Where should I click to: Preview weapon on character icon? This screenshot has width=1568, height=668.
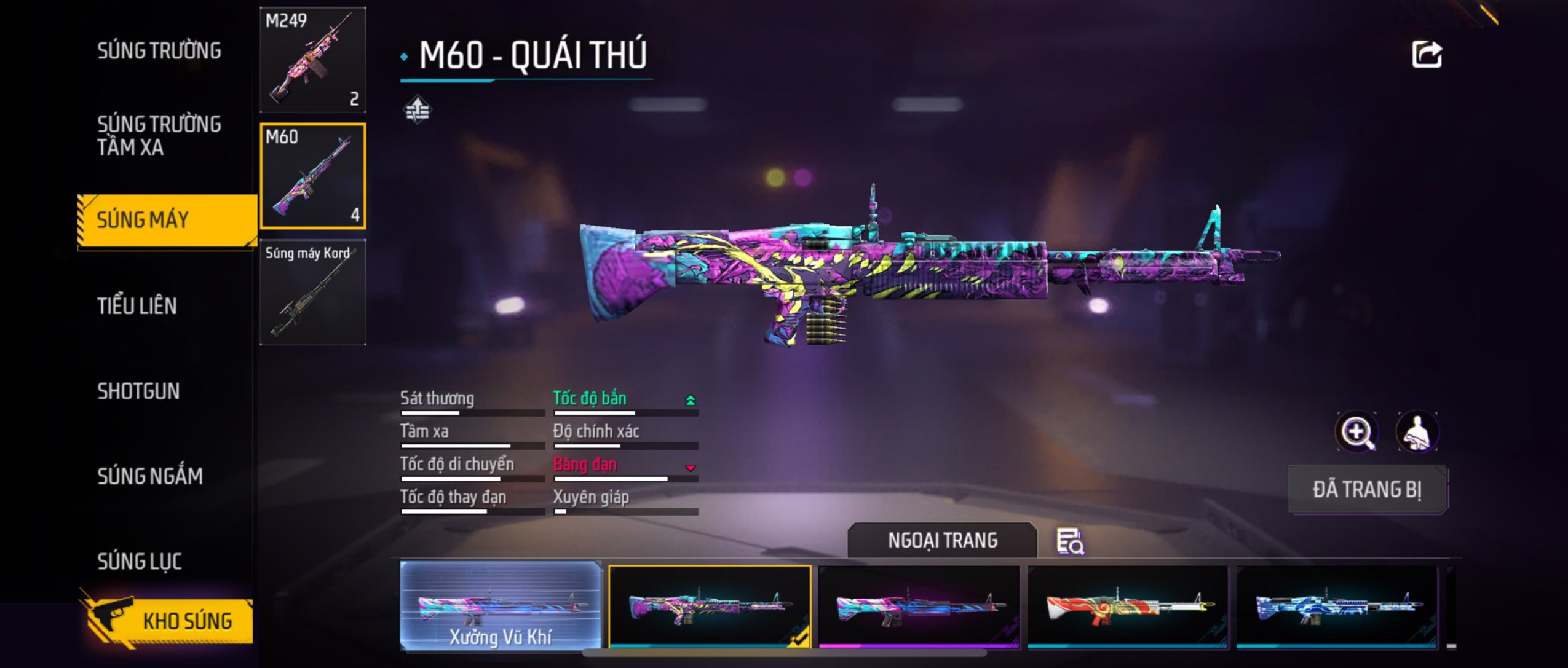1417,431
